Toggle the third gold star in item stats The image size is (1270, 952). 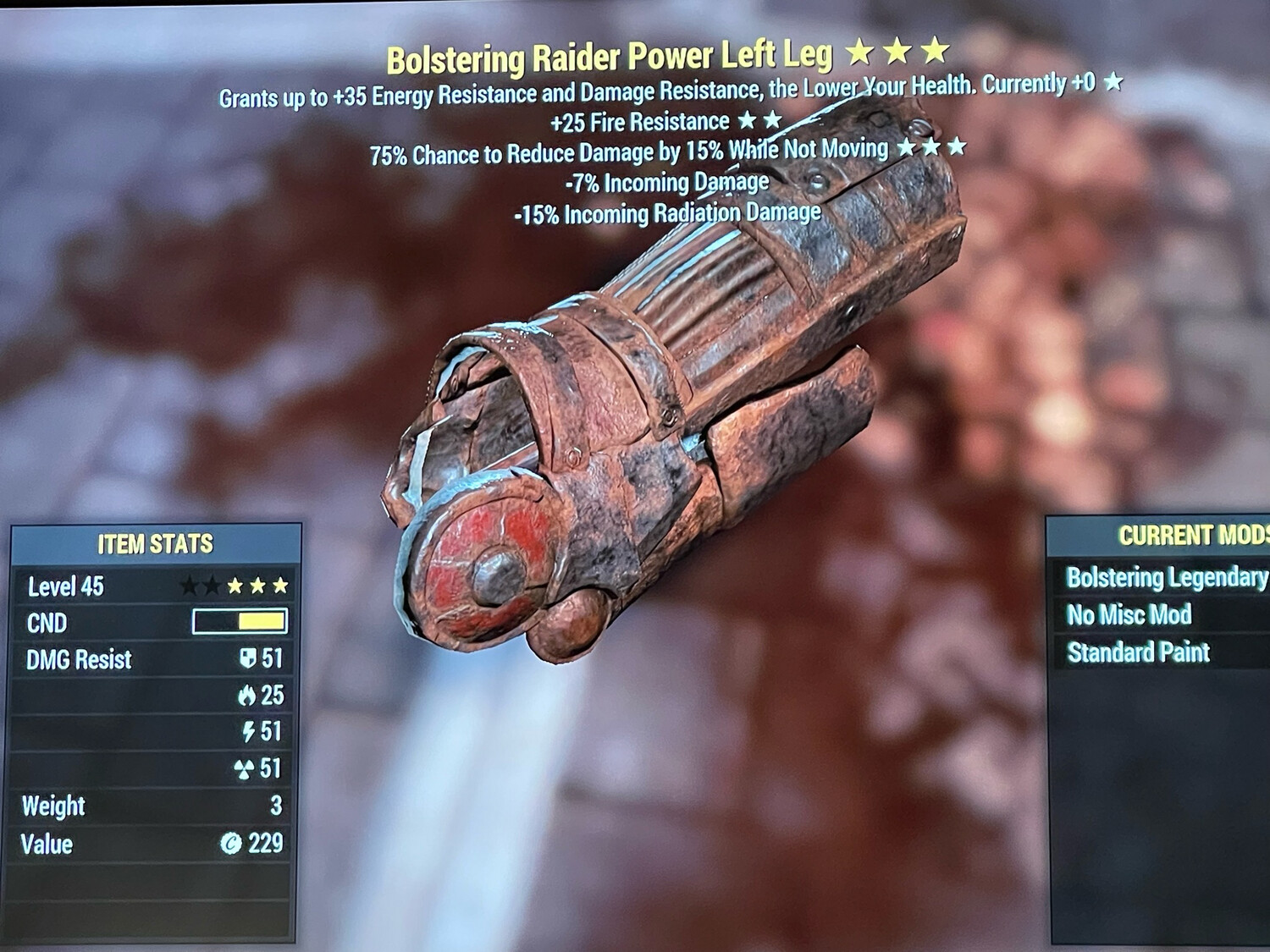tap(281, 583)
